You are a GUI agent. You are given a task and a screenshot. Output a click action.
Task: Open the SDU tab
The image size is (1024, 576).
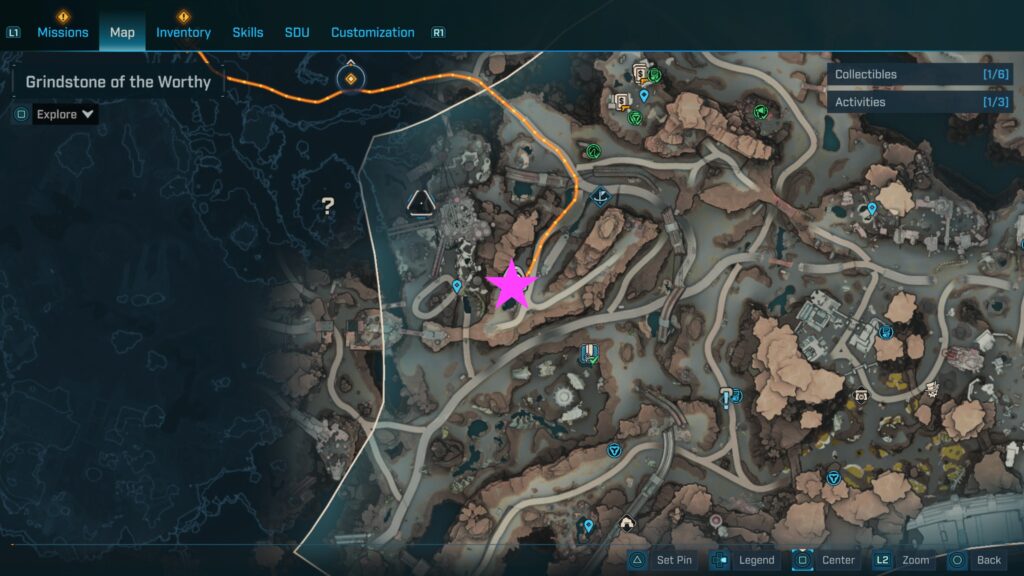click(297, 32)
